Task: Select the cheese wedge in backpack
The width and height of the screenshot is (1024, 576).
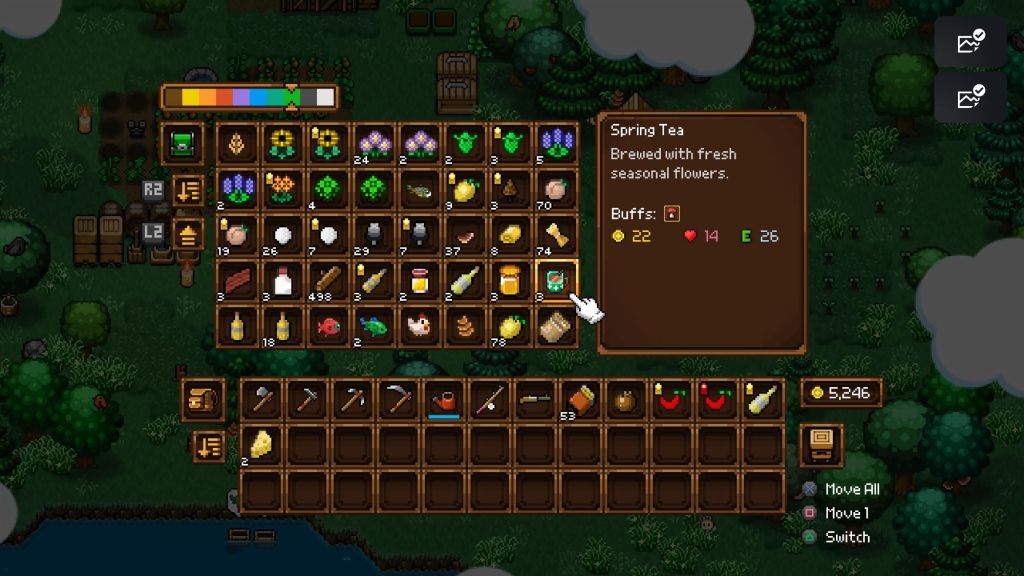Action: pyautogui.click(x=261, y=444)
